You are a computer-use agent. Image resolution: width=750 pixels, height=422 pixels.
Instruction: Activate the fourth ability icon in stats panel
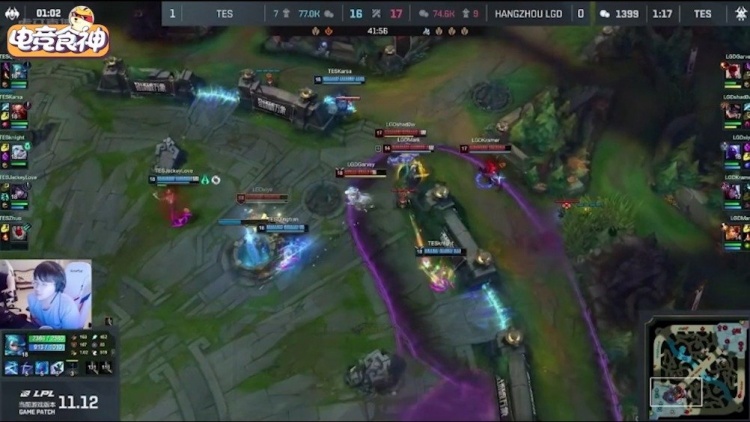(56, 368)
